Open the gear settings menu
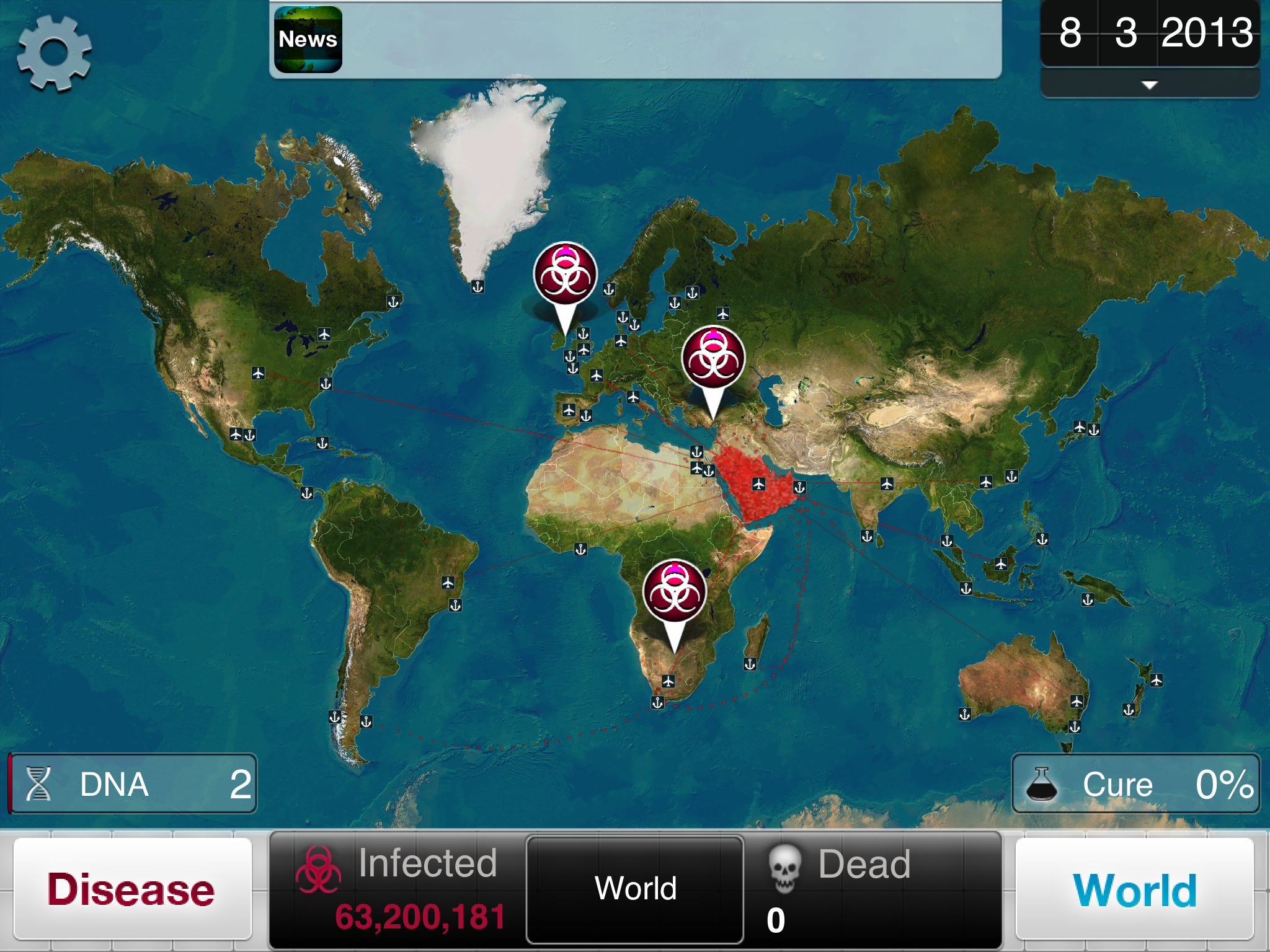 point(55,53)
